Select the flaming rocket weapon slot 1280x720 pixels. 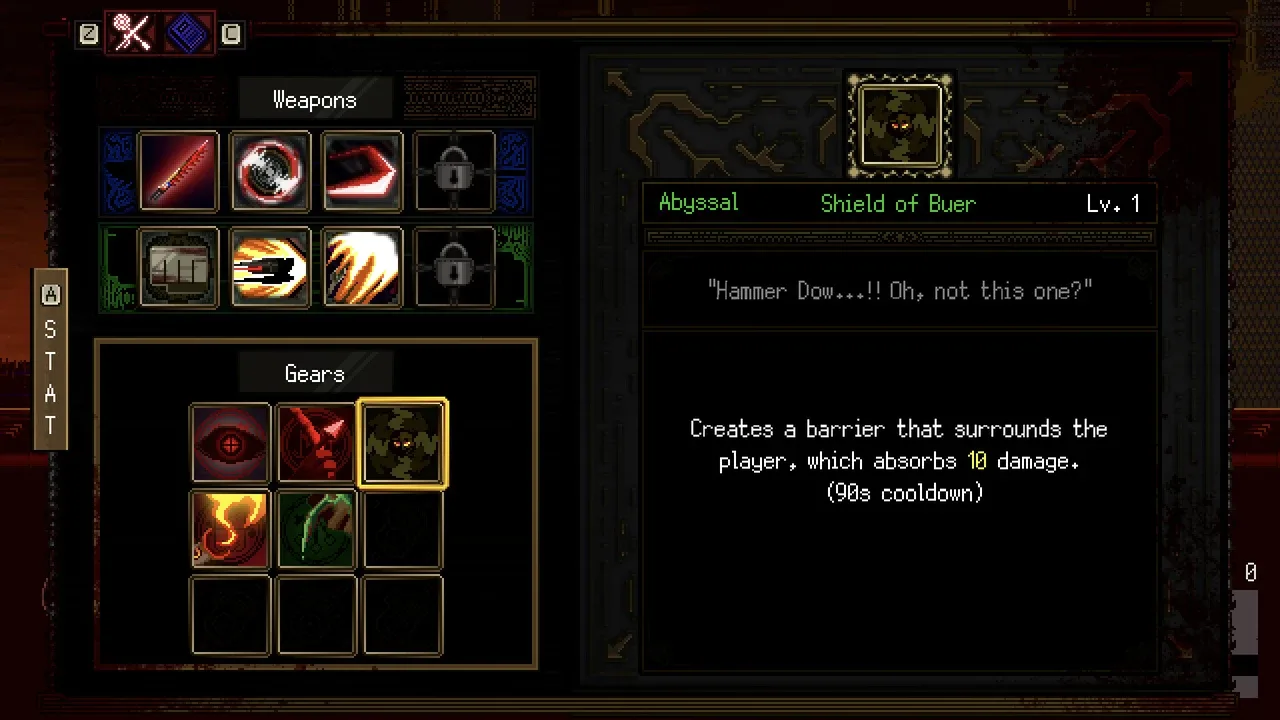click(x=270, y=267)
